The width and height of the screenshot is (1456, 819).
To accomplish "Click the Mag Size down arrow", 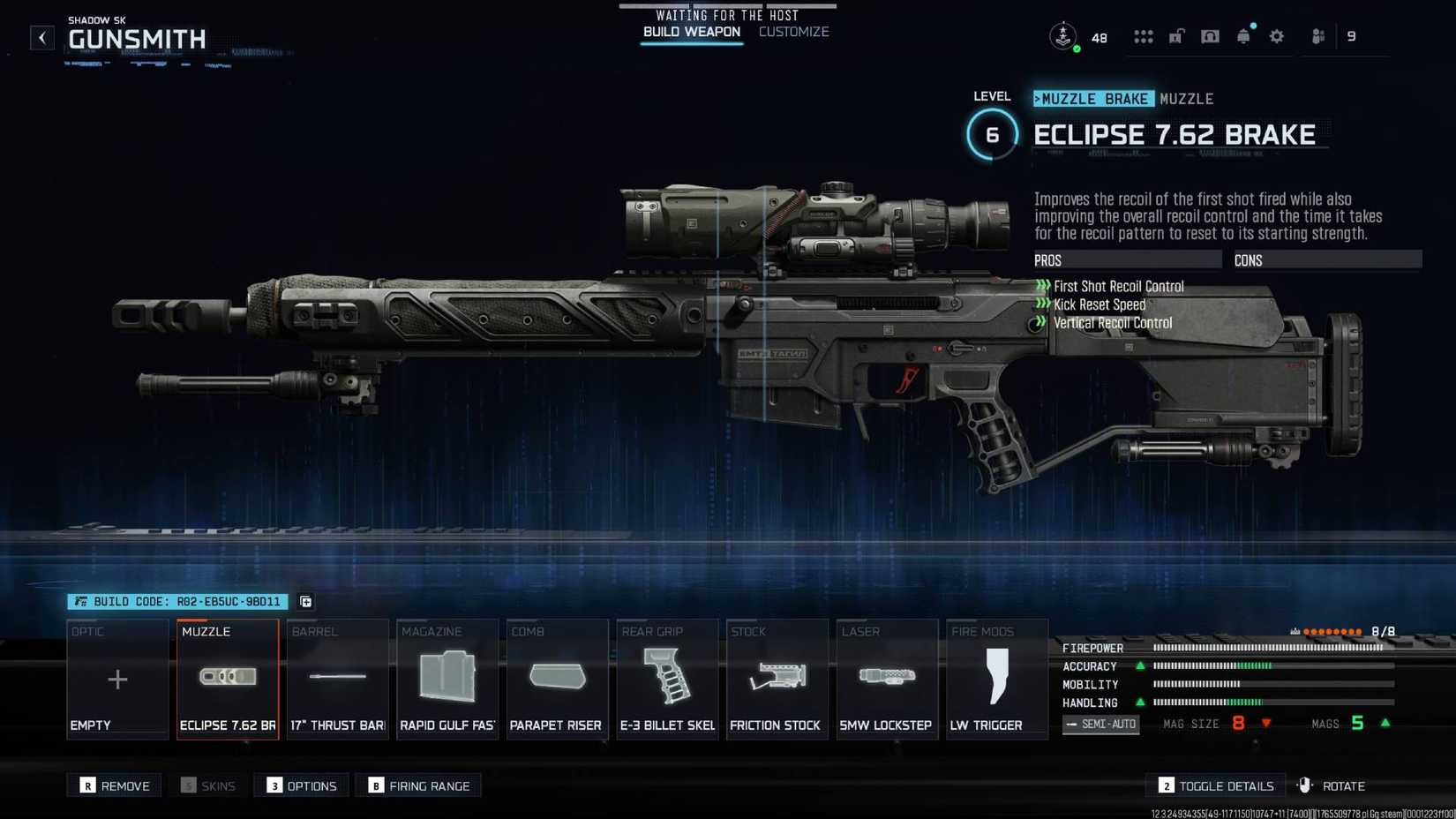I will (x=1267, y=724).
